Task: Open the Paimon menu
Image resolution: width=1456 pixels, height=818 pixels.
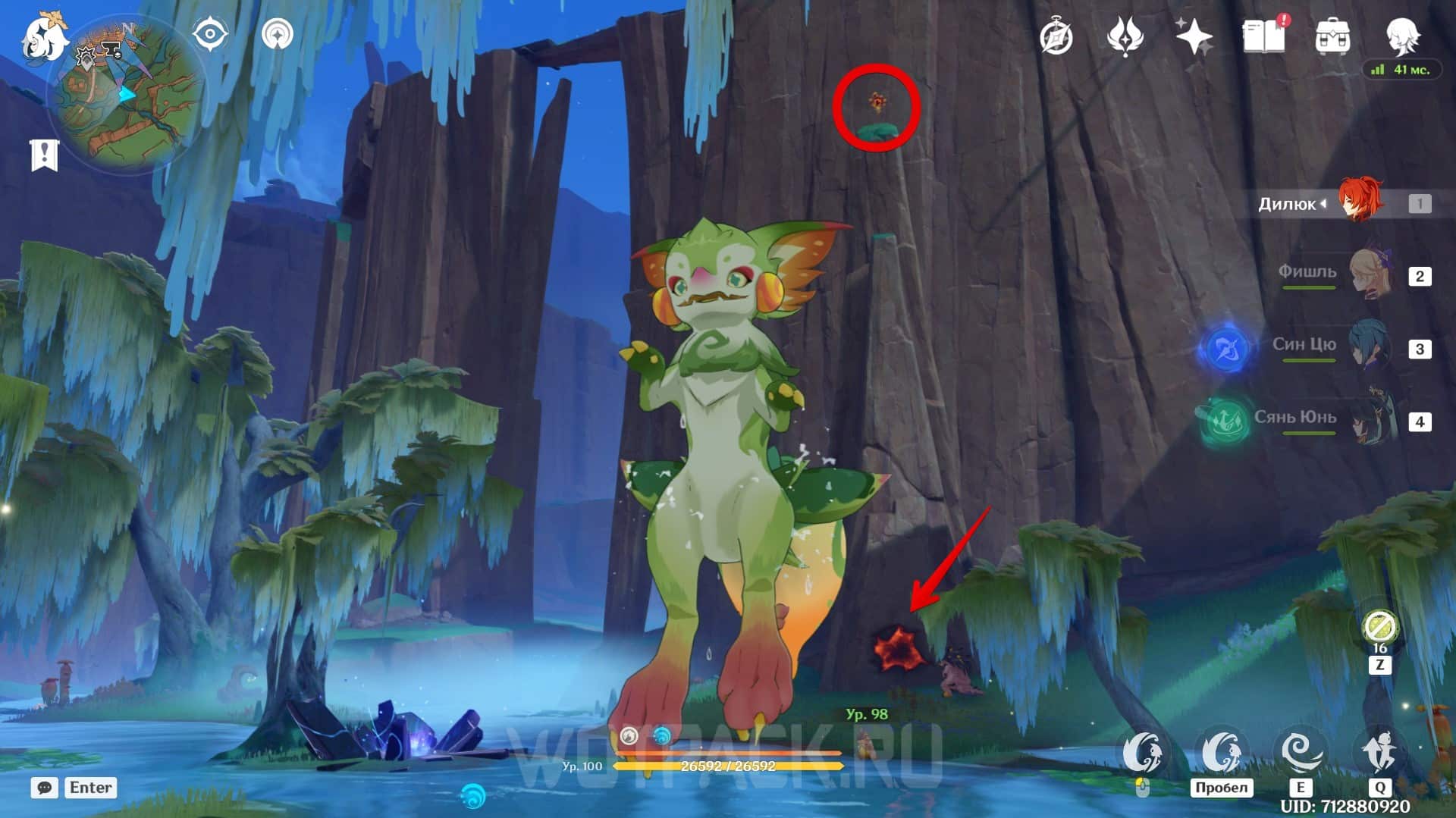Action: pyautogui.click(x=42, y=38)
